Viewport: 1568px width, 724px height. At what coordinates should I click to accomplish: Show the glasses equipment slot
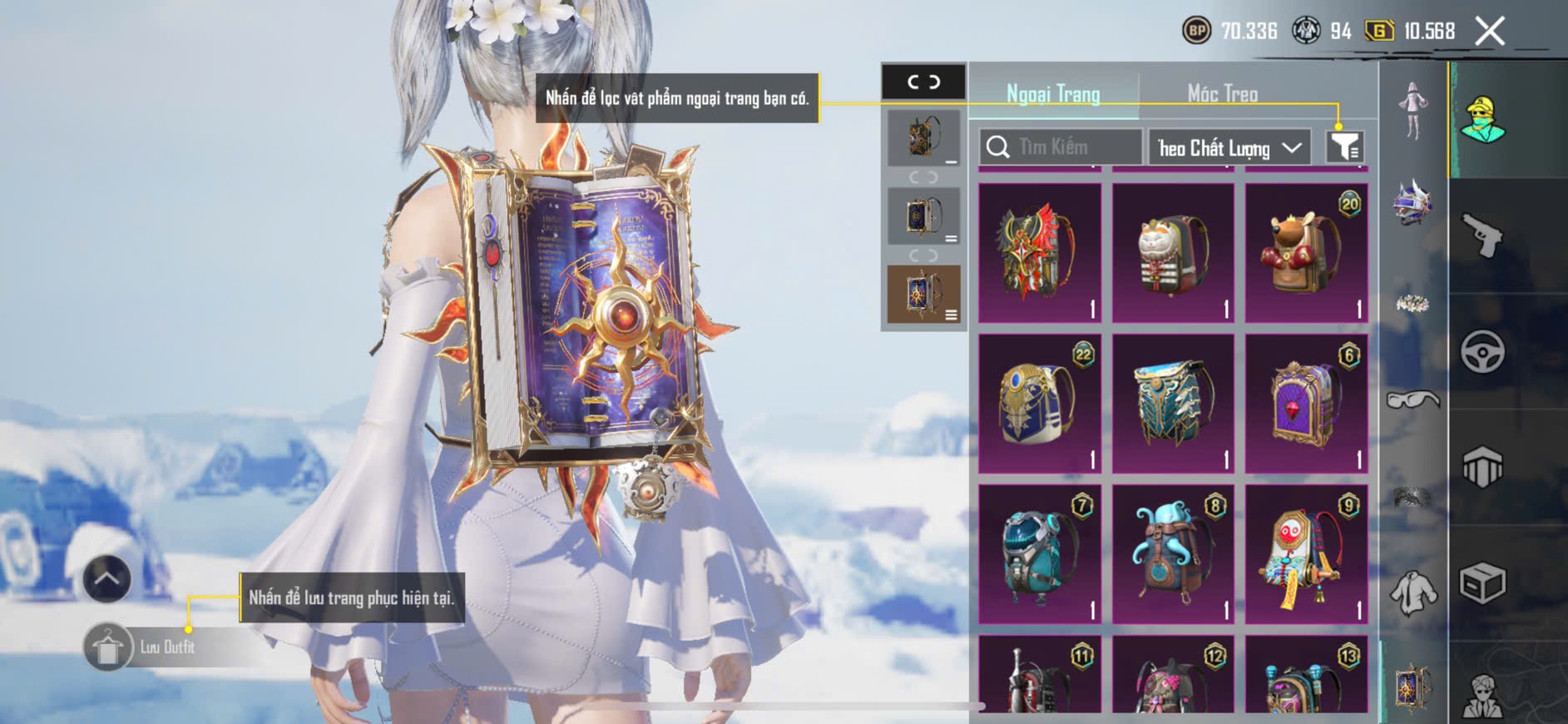point(1412,400)
